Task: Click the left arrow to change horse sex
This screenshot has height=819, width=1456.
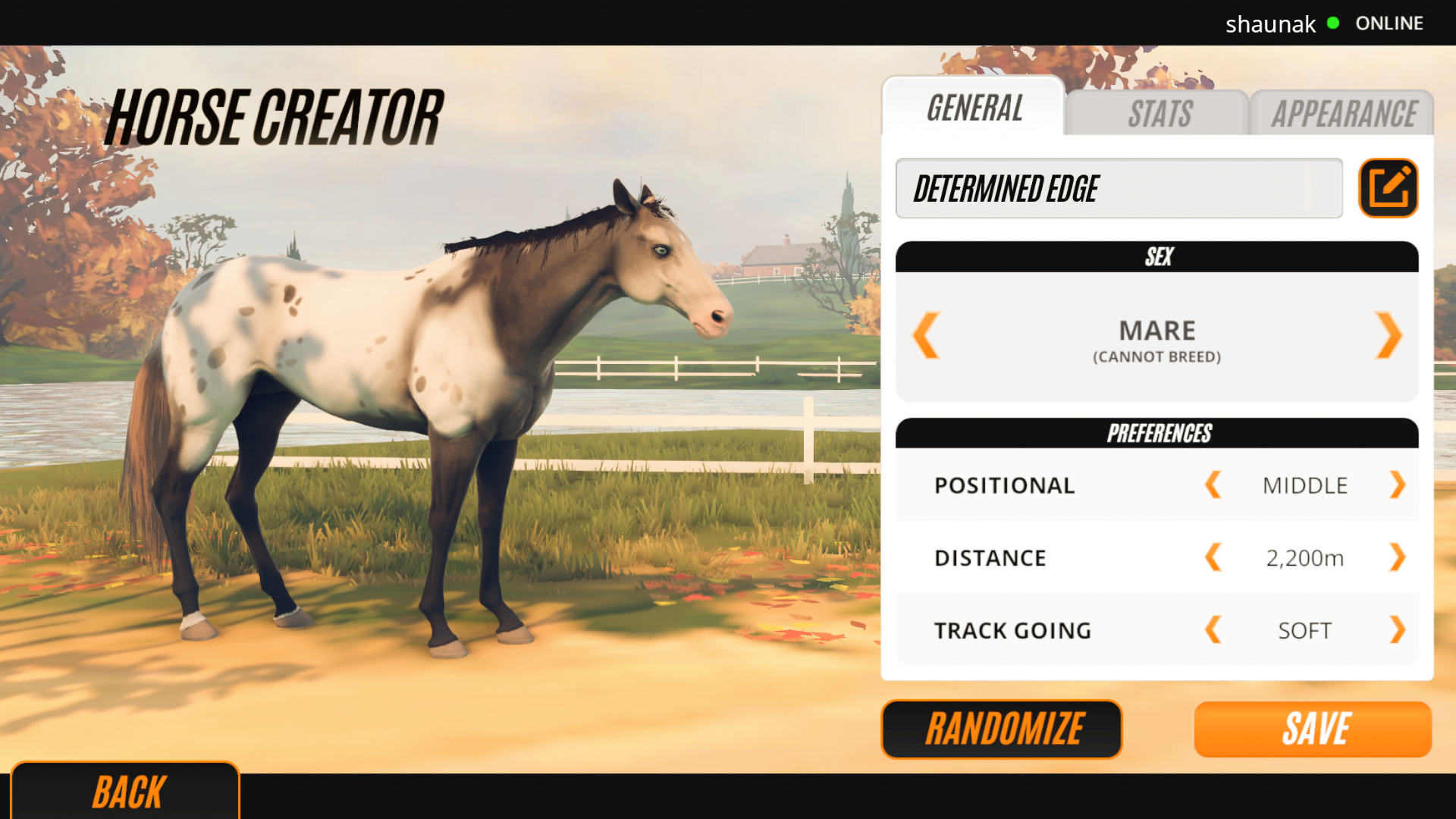Action: point(925,336)
